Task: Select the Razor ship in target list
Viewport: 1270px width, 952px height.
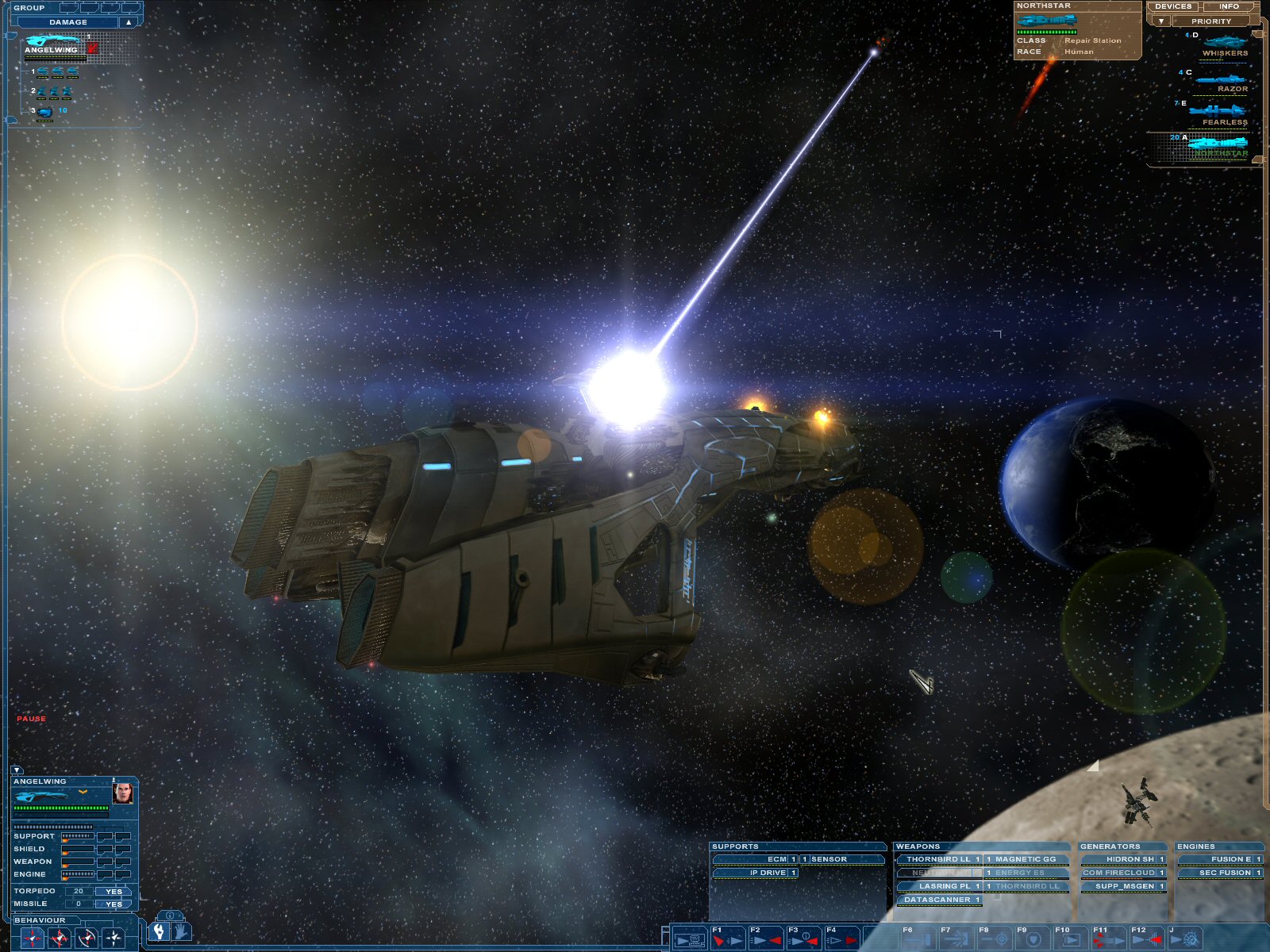Action: point(1222,81)
